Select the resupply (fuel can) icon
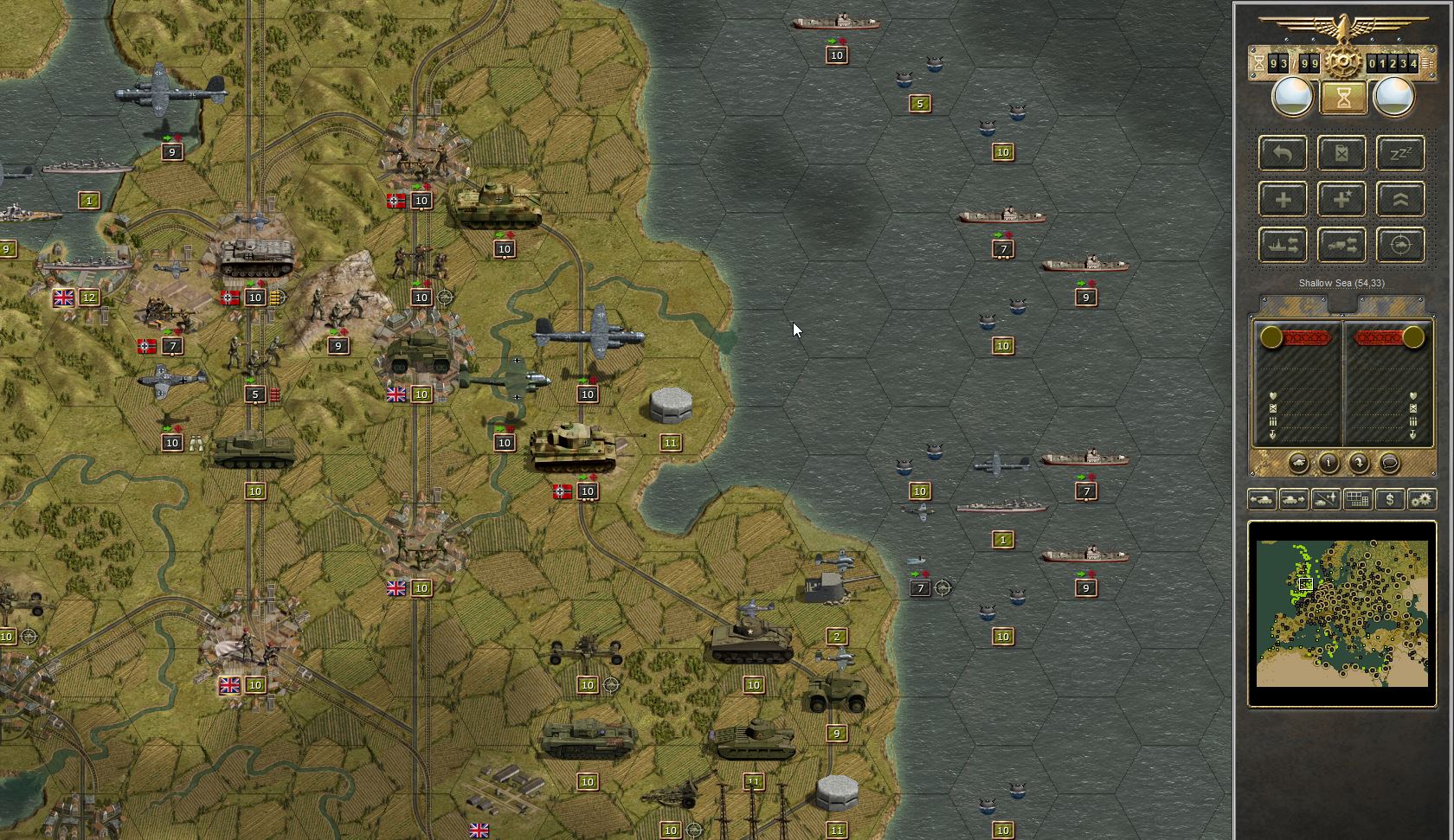This screenshot has height=840, width=1454. coord(1341,153)
